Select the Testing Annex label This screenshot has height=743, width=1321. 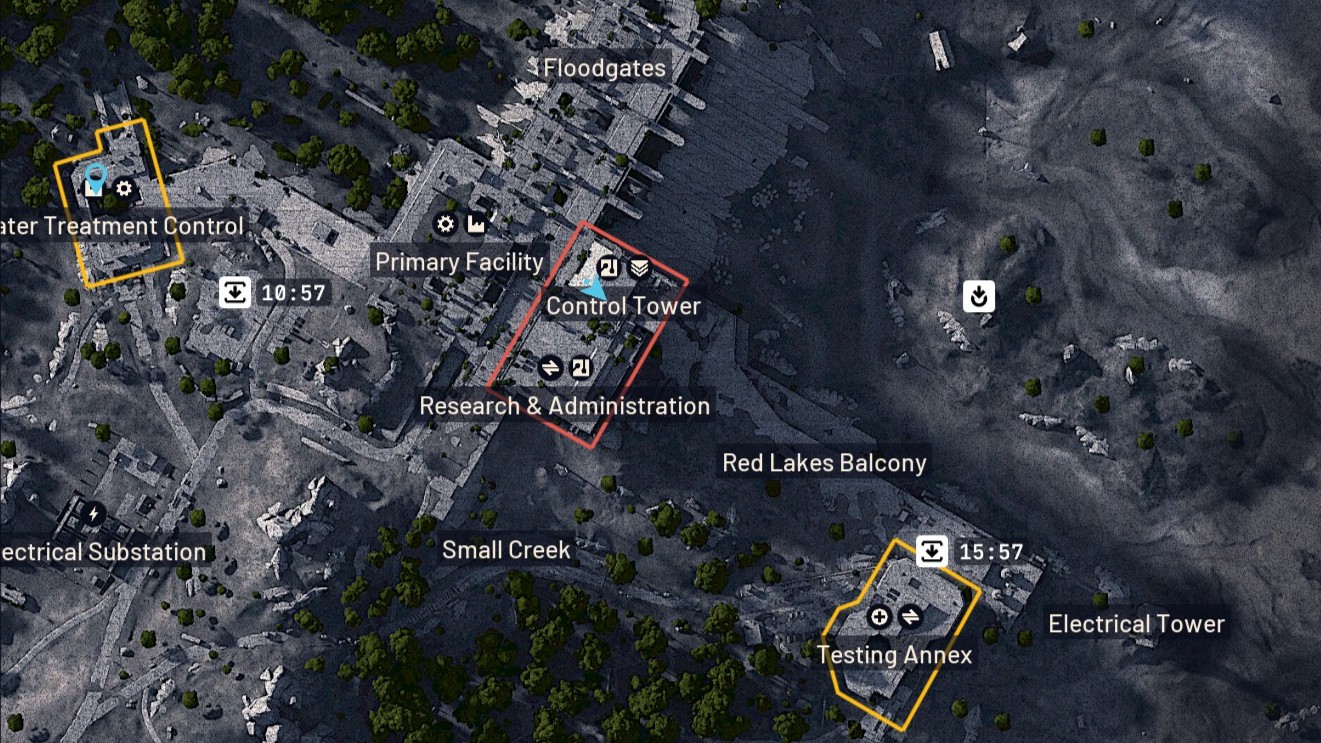click(x=895, y=656)
